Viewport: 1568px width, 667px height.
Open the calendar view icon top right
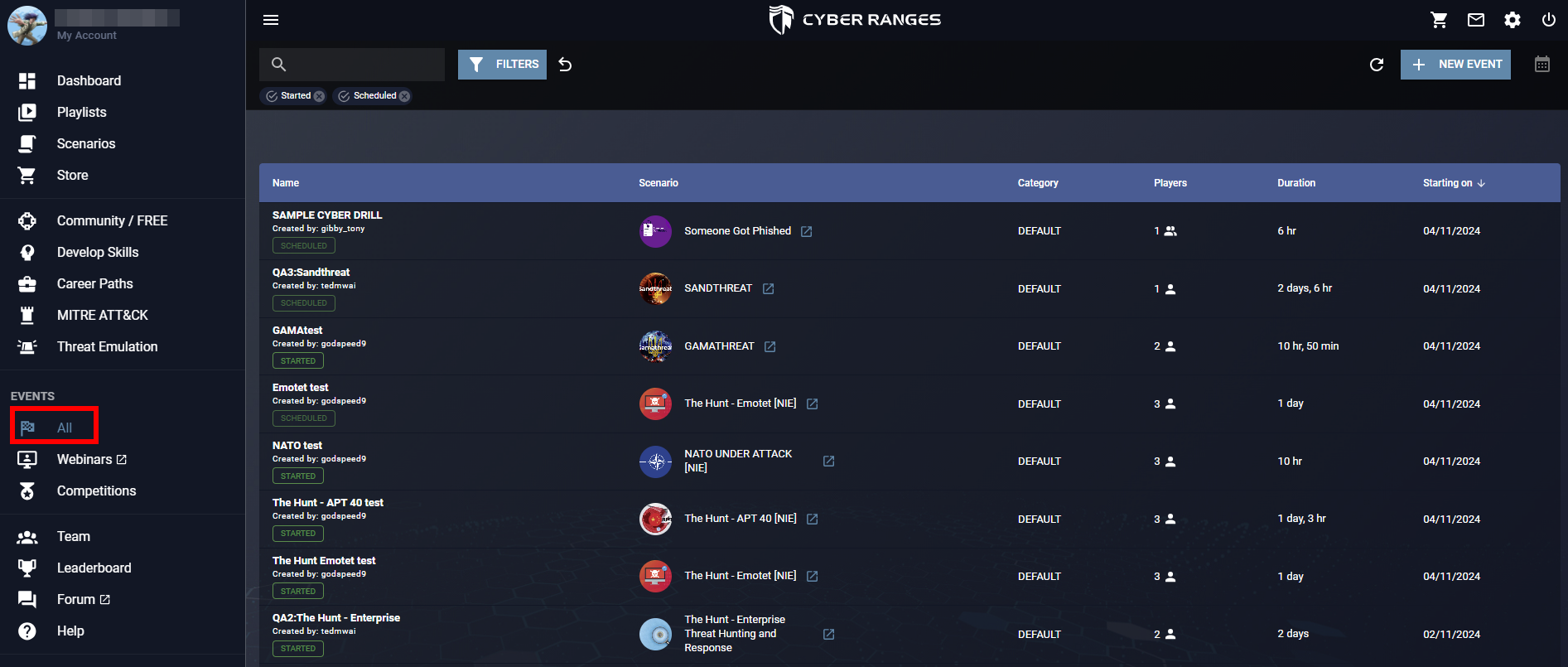[x=1541, y=64]
